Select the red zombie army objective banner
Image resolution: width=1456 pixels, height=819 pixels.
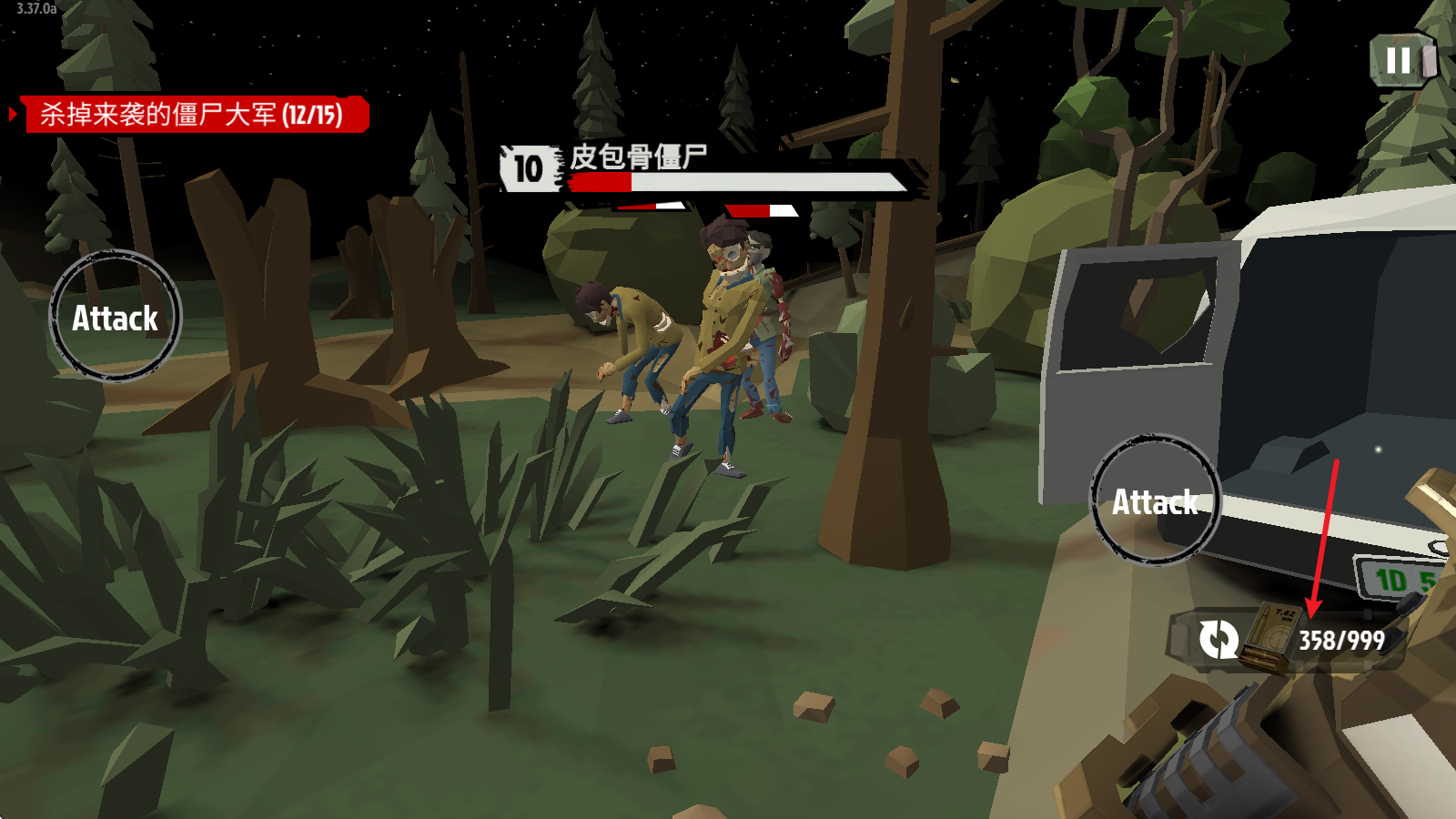[194, 115]
